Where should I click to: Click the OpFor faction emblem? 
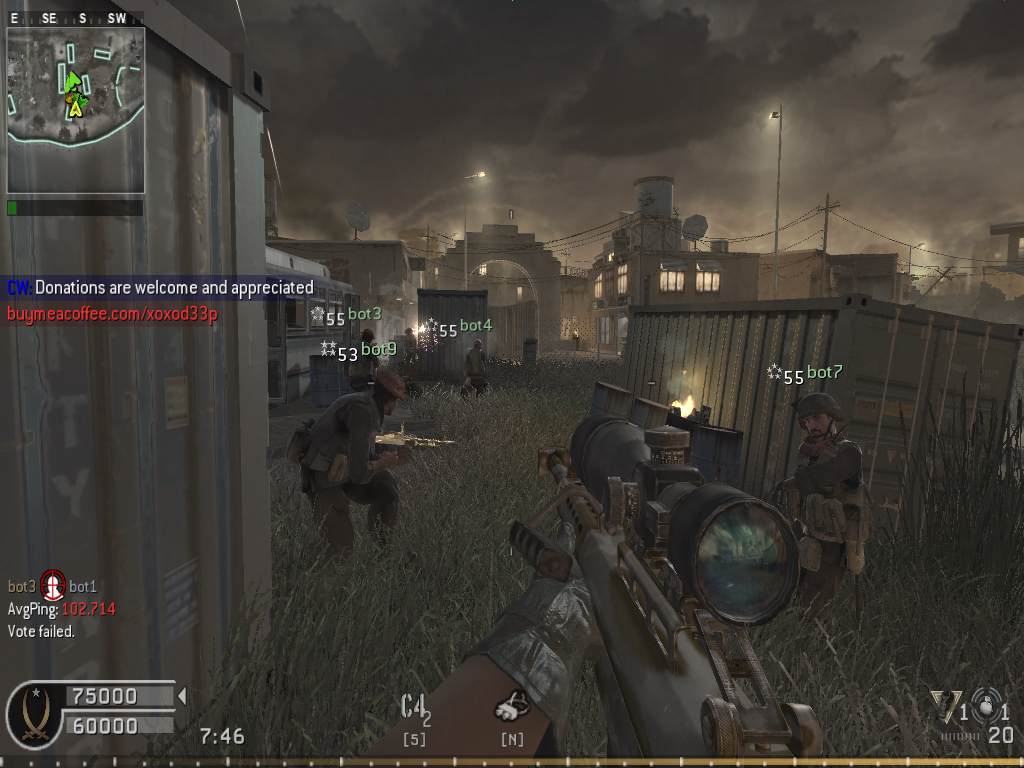pyautogui.click(x=32, y=714)
